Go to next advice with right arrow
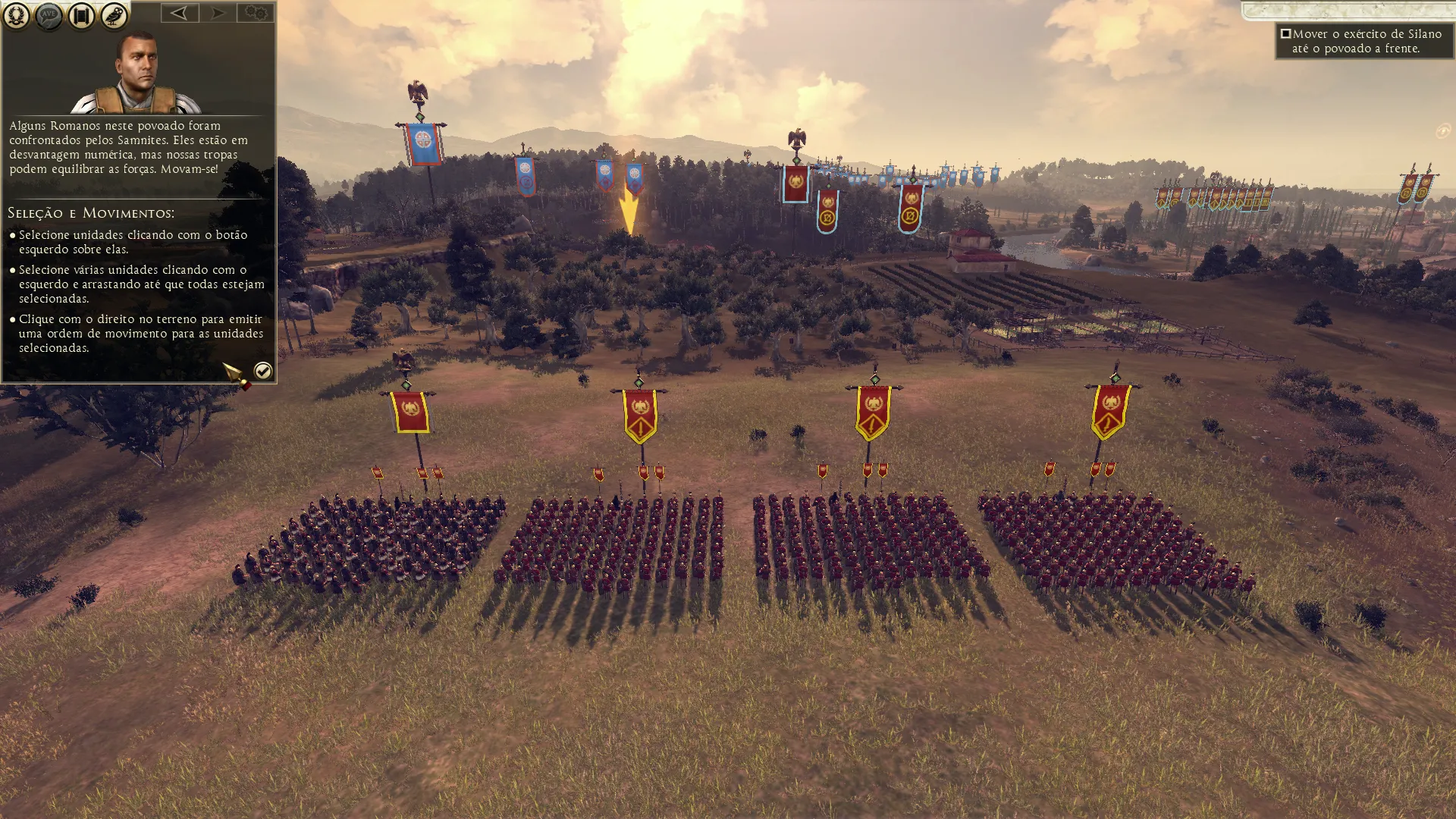Viewport: 1456px width, 819px height. pos(218,13)
